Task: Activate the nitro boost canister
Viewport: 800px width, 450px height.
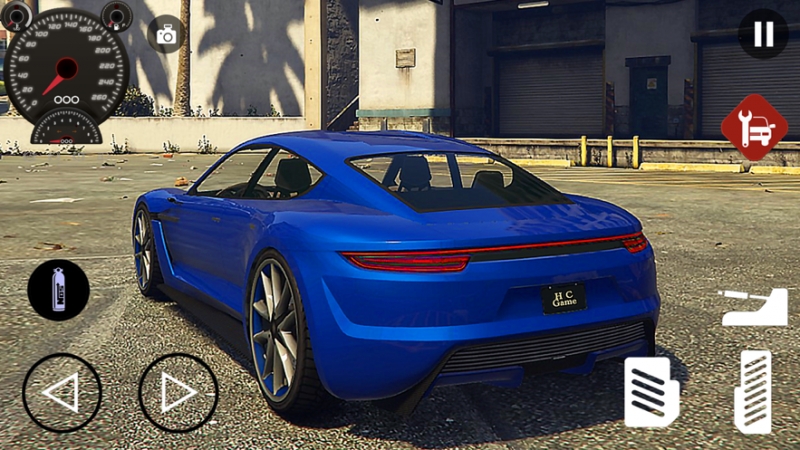Action: 58,290
